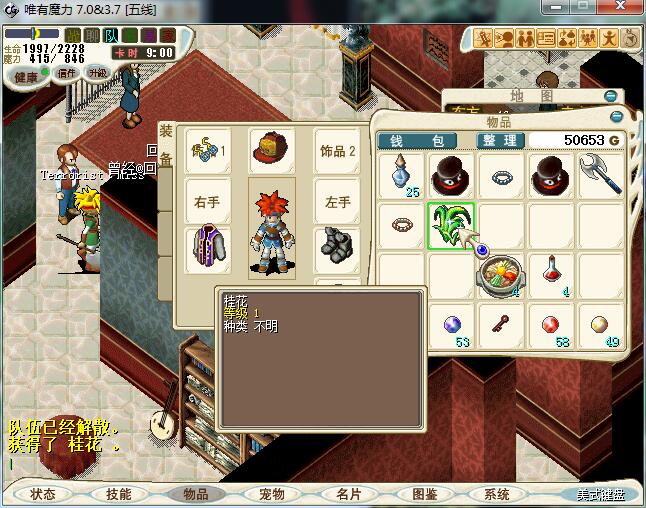
Task: Select the 桂花 green plant item
Action: coord(451,224)
